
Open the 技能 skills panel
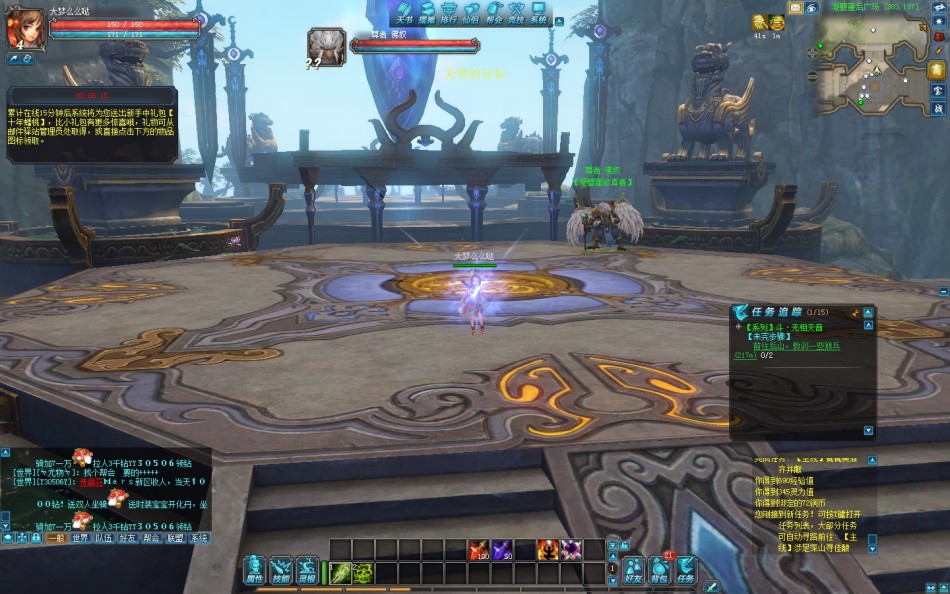click(281, 570)
